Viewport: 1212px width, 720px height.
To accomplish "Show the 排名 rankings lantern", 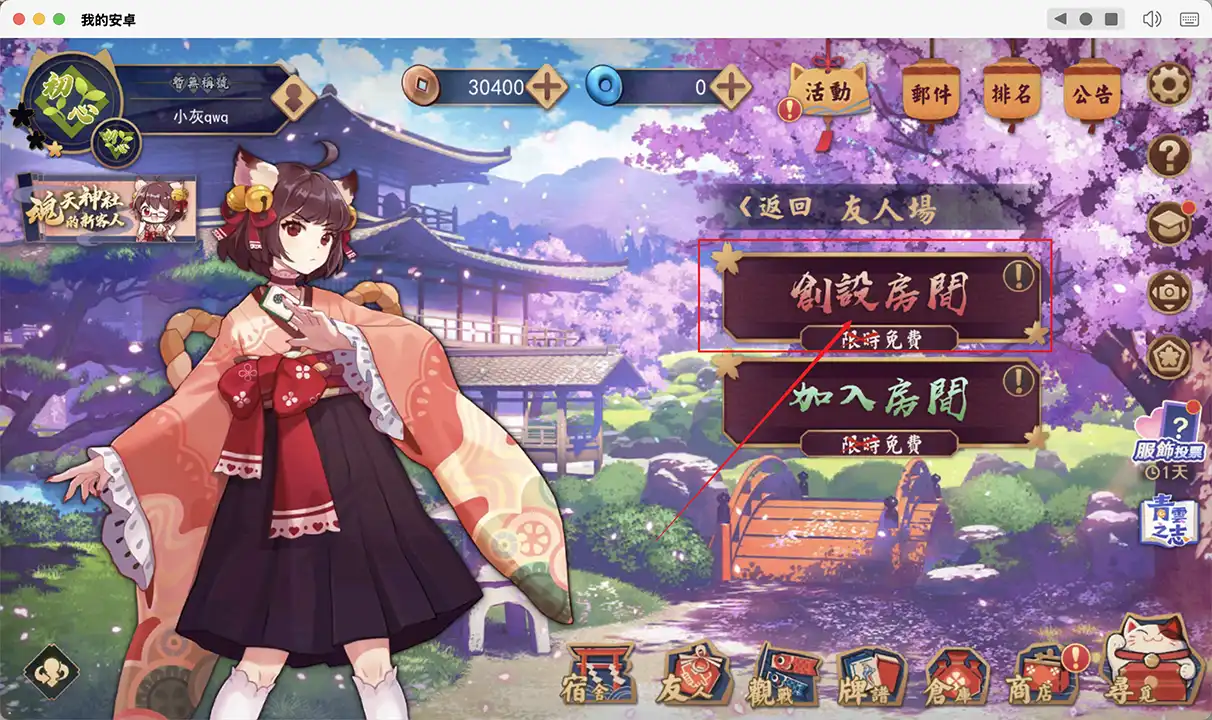I will click(1011, 95).
